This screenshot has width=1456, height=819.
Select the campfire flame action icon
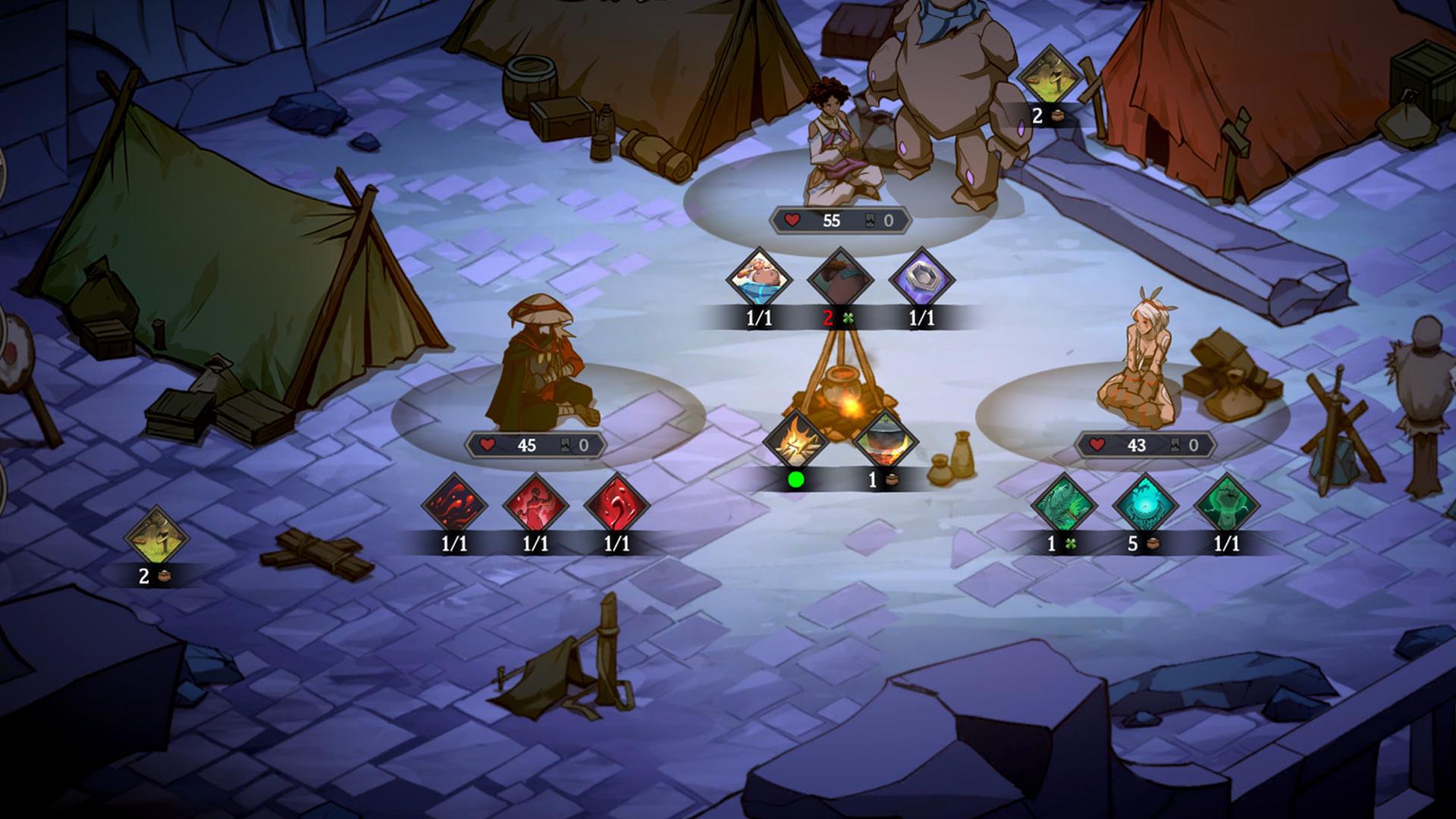point(795,441)
